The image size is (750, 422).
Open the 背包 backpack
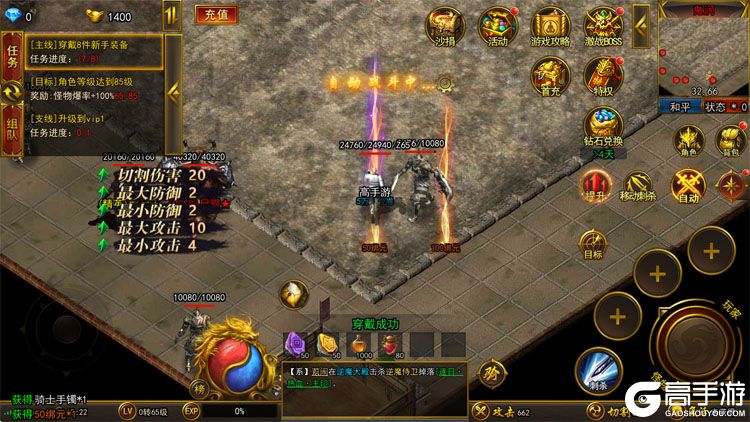pyautogui.click(x=729, y=142)
